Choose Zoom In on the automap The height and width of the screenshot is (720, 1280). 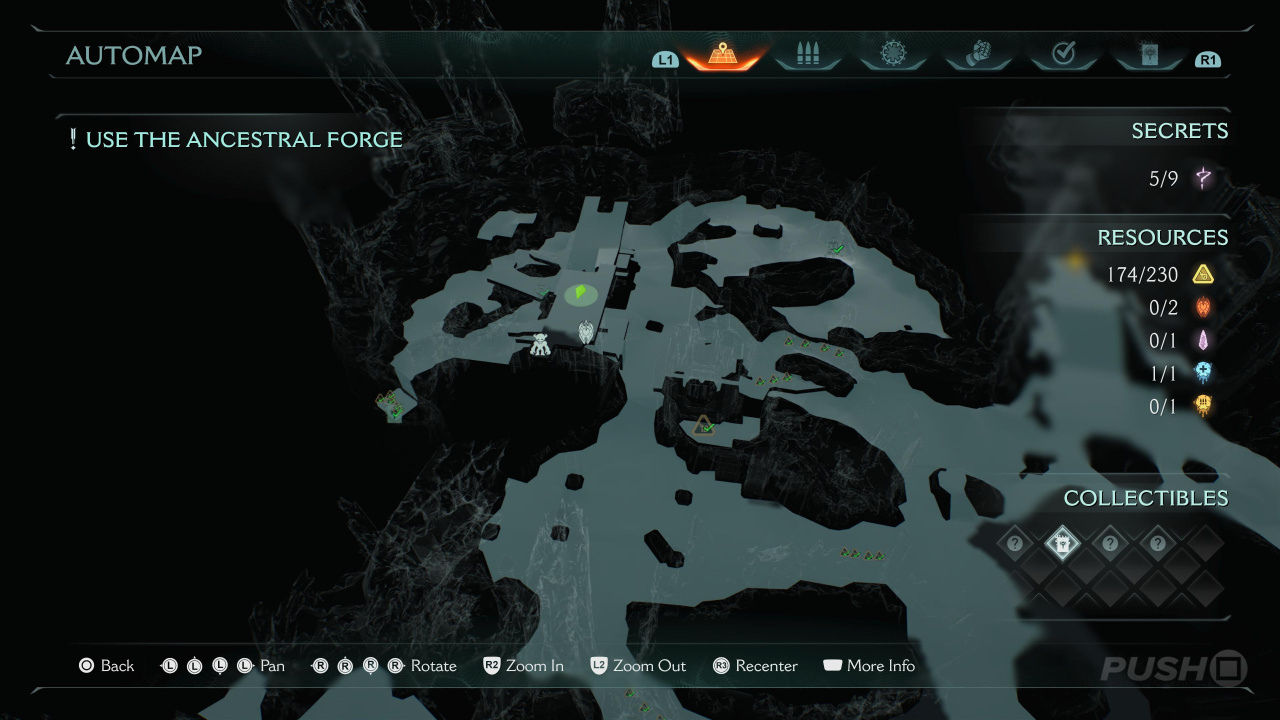(523, 666)
